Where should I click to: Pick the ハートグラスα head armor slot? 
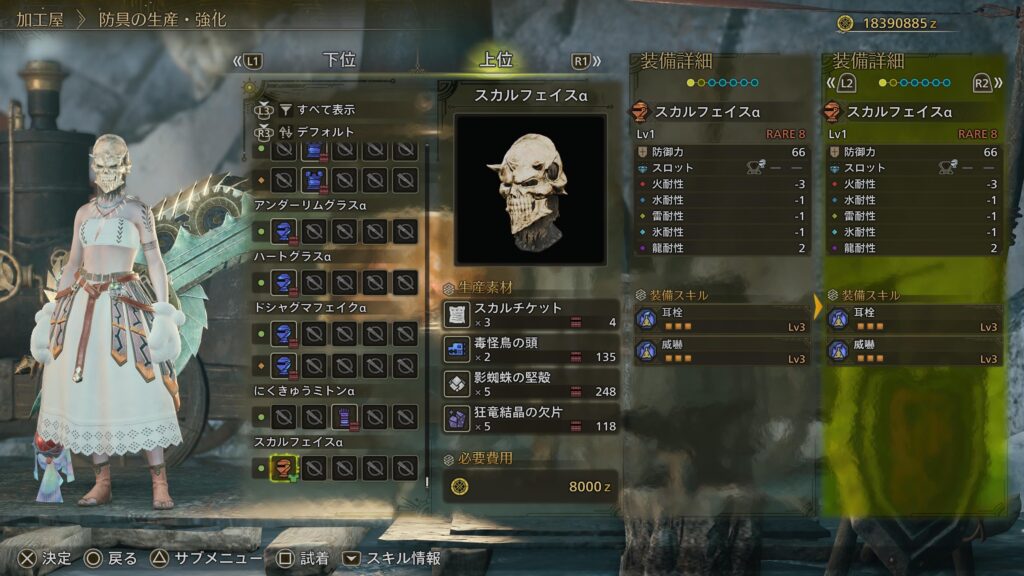pos(284,284)
